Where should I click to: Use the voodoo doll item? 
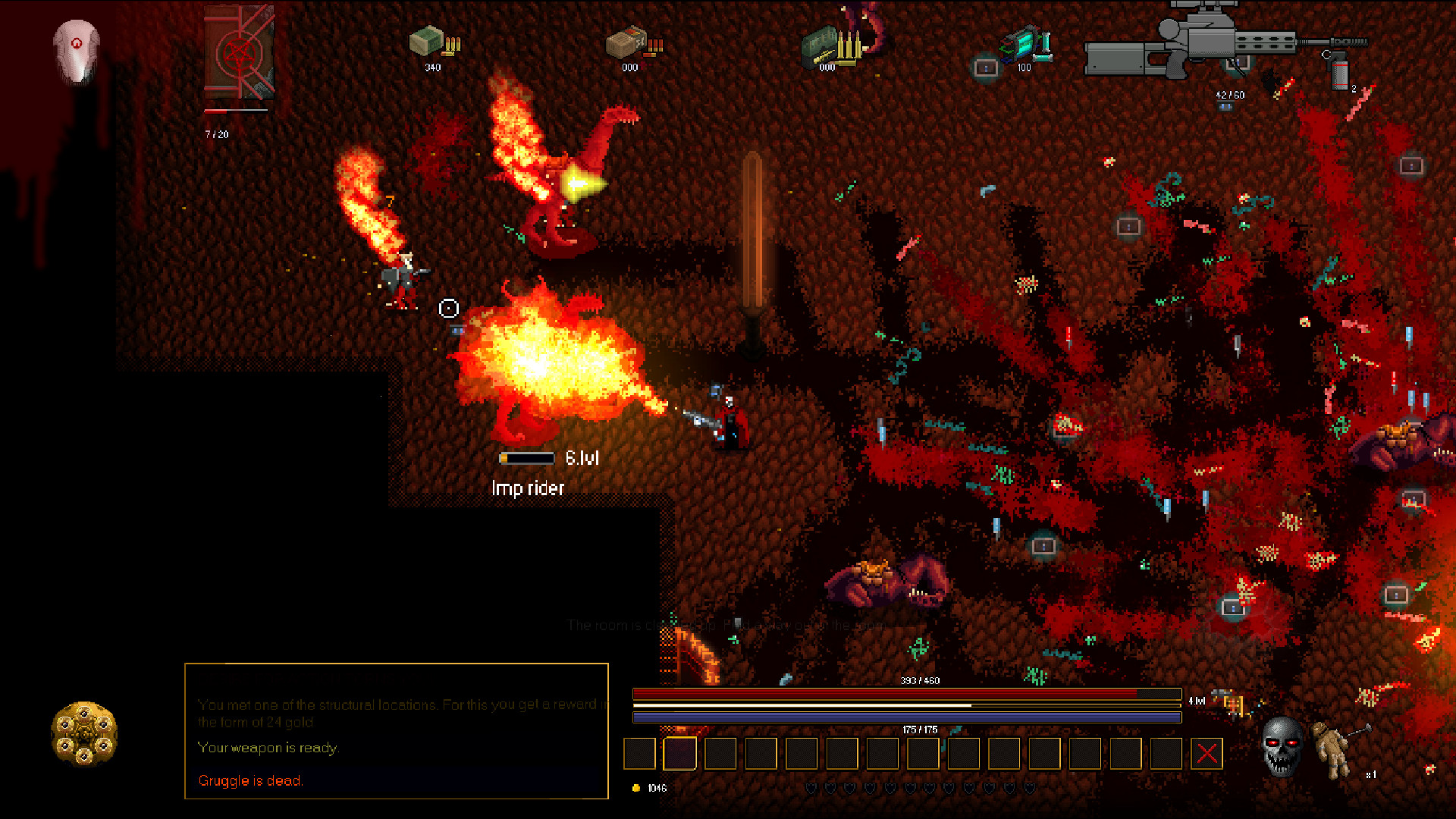(x=1336, y=749)
